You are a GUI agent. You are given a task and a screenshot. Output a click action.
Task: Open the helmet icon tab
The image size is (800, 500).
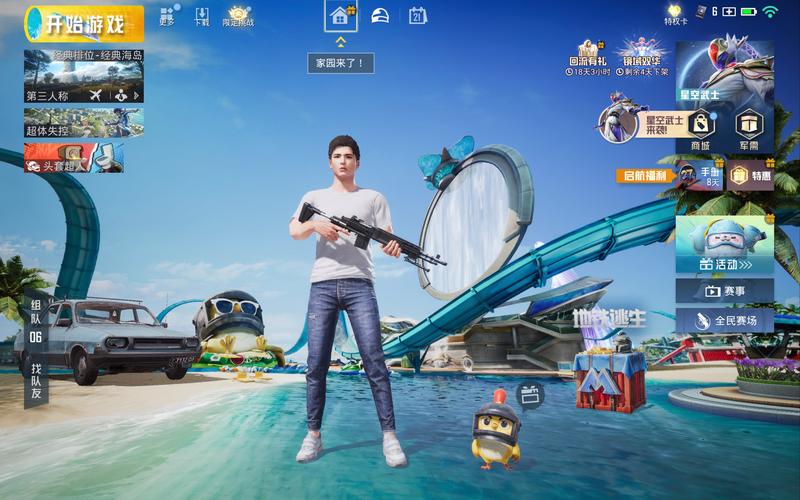(380, 16)
